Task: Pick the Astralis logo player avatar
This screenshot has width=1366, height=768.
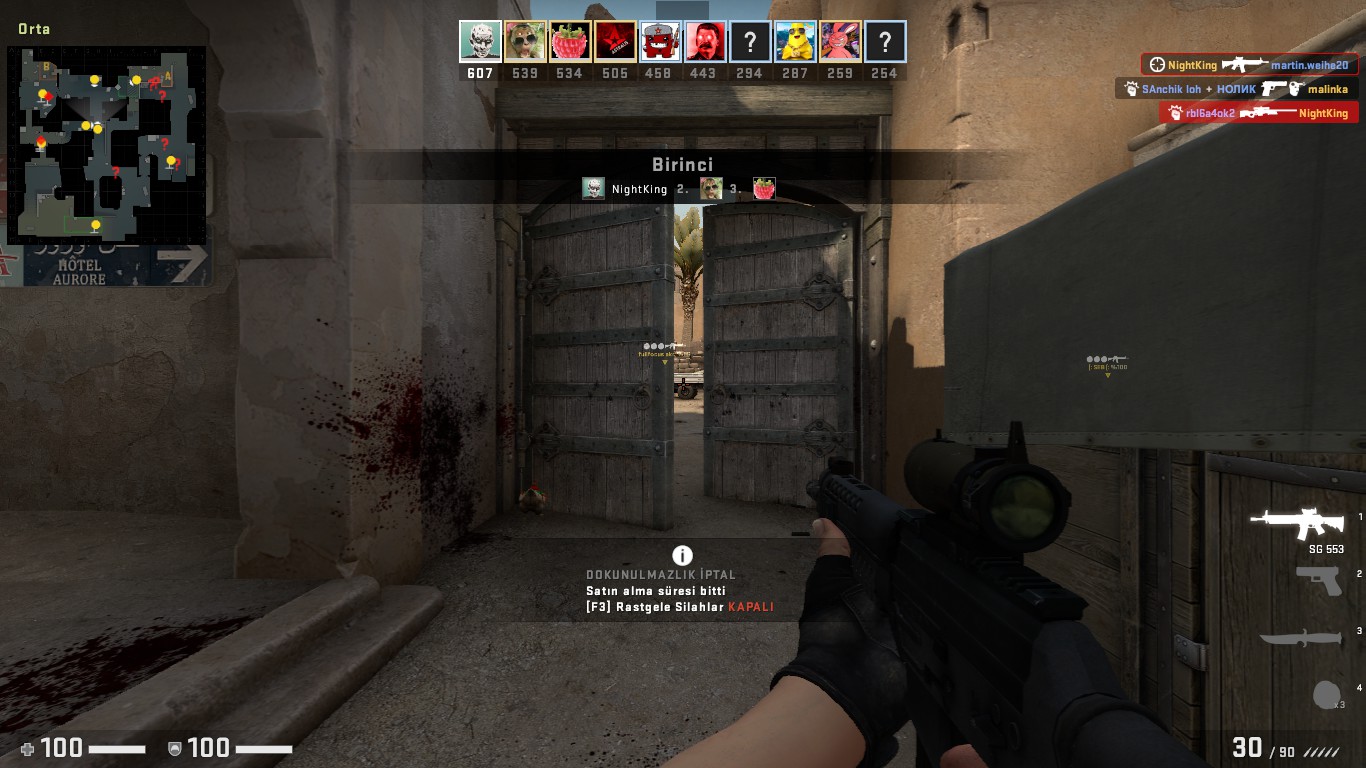Action: 615,42
